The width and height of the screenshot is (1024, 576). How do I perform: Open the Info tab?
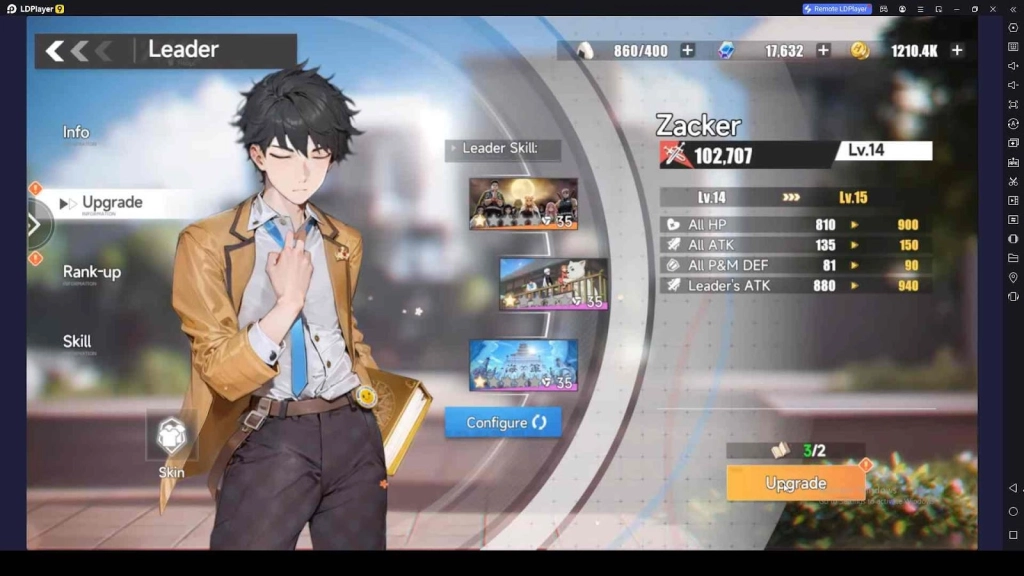[76, 133]
